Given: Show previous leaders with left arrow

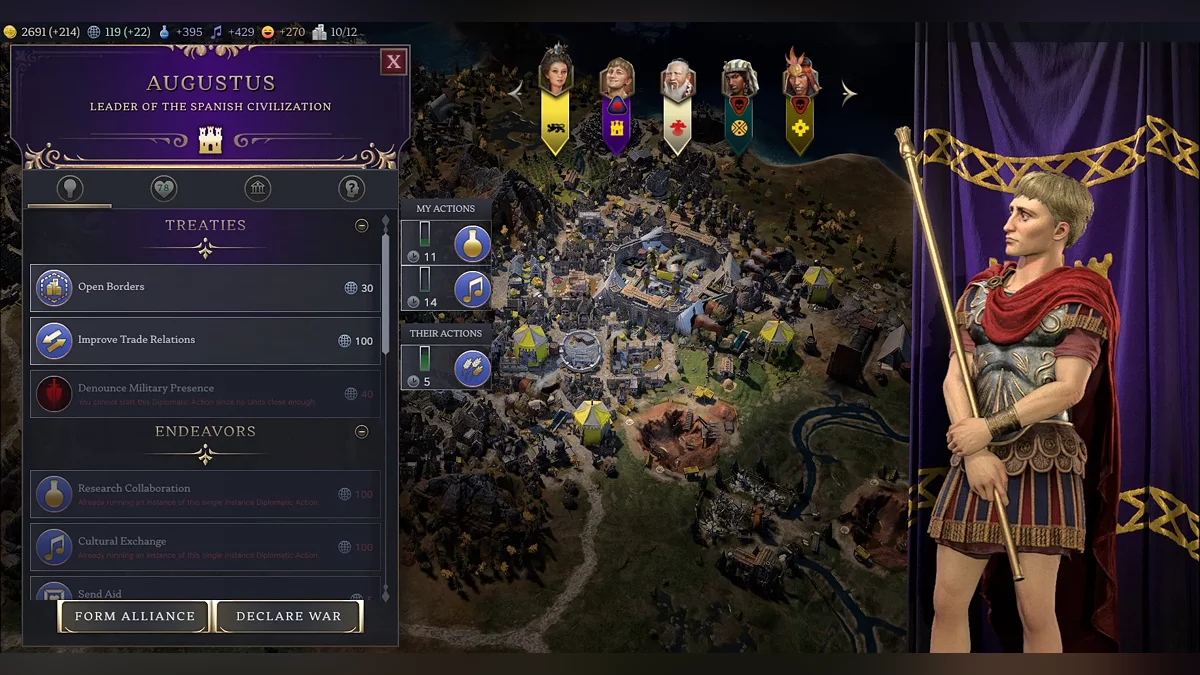Looking at the screenshot, I should click(517, 91).
